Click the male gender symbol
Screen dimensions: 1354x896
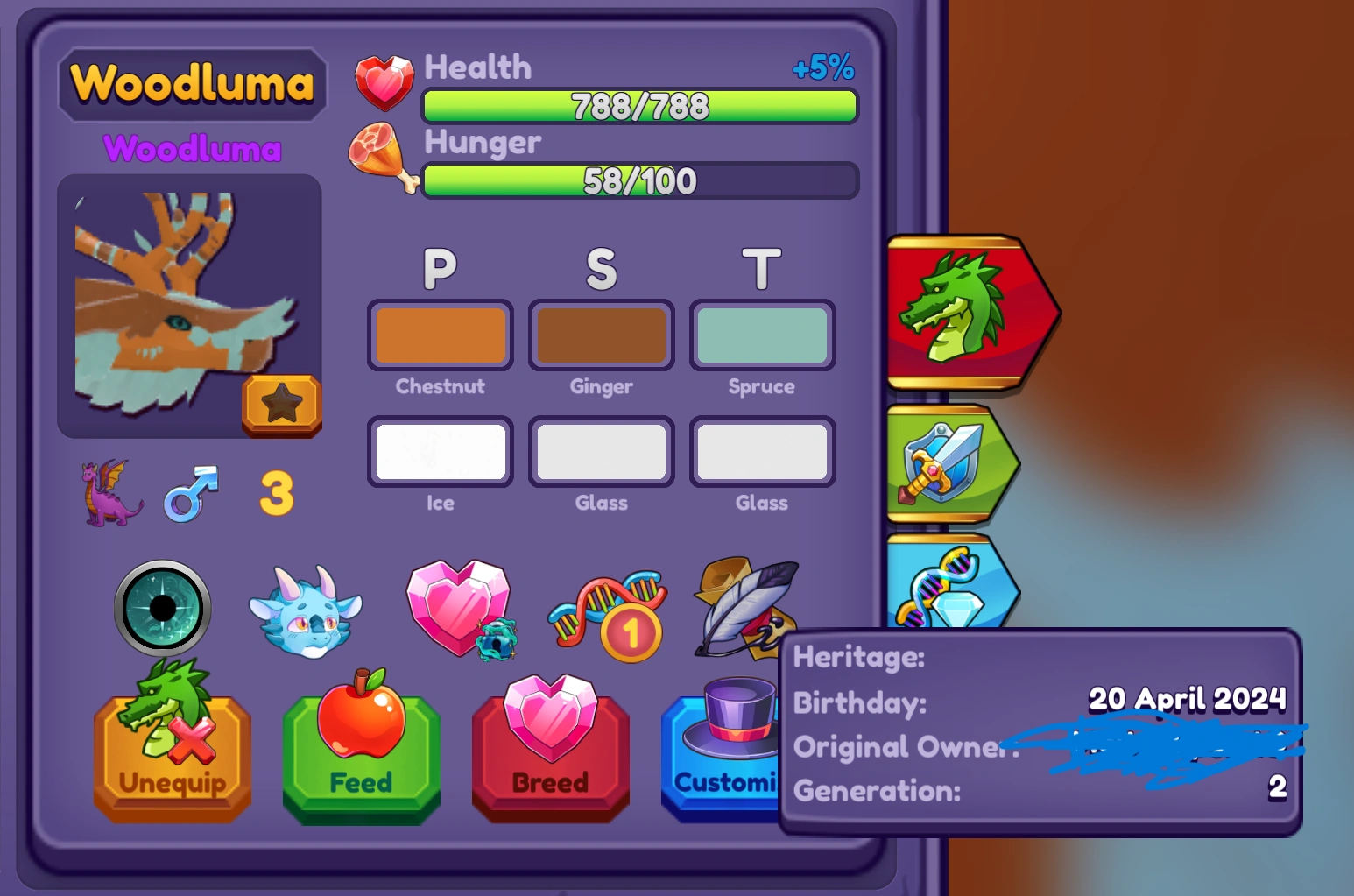coord(191,493)
